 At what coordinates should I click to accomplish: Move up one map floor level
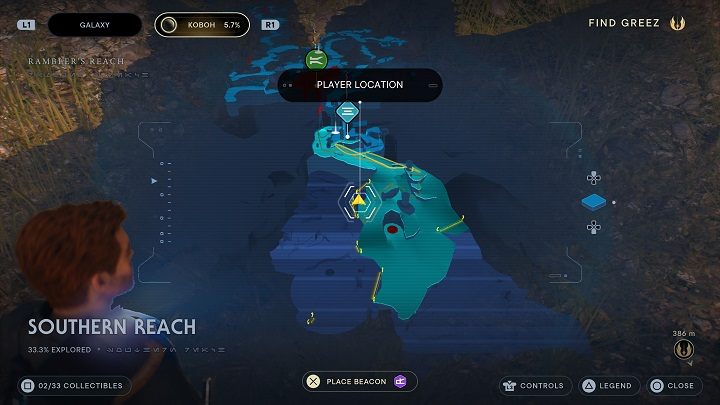tap(593, 179)
